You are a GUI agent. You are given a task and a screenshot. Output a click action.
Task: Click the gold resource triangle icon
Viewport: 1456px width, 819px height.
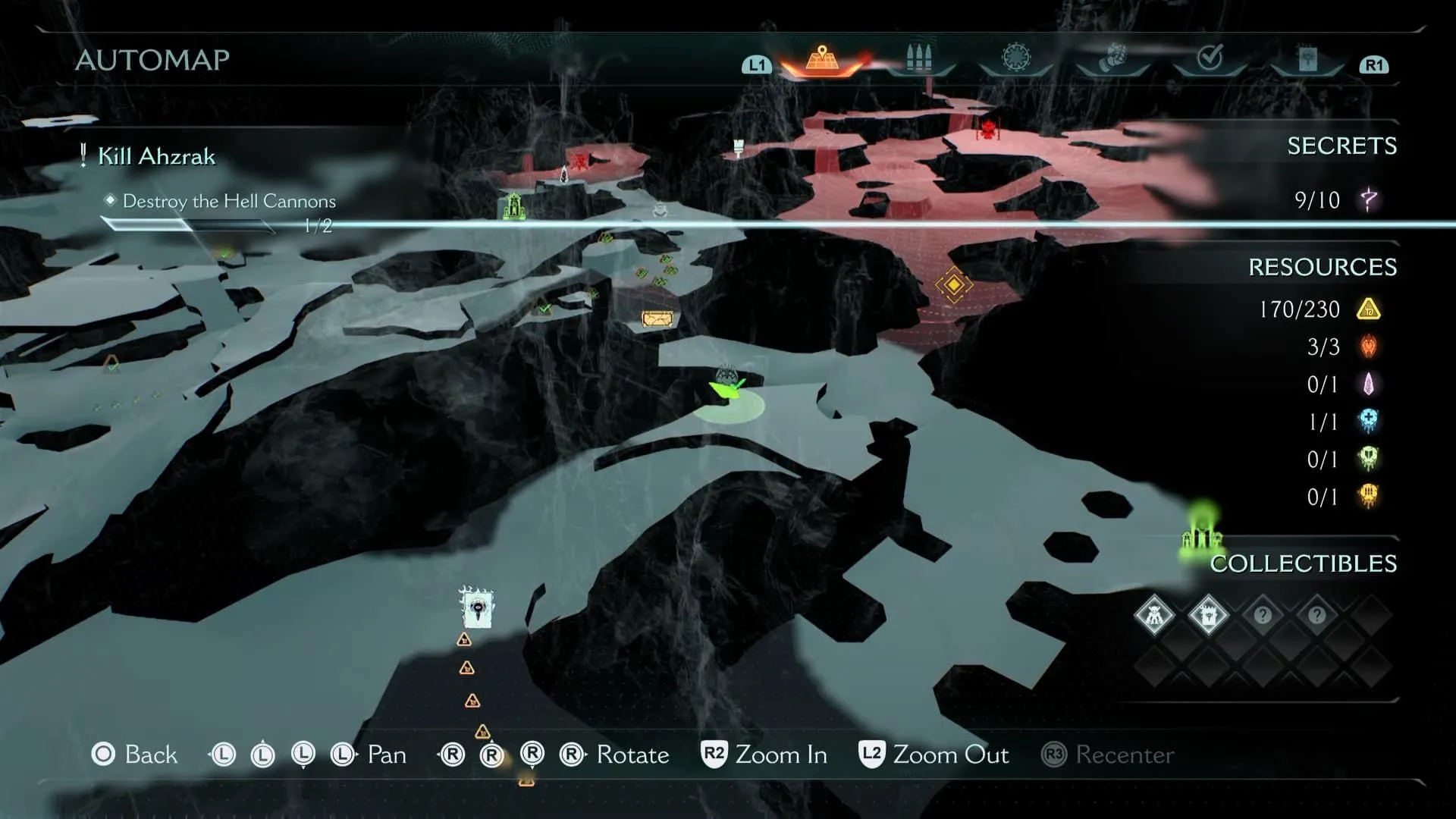coord(1368,309)
